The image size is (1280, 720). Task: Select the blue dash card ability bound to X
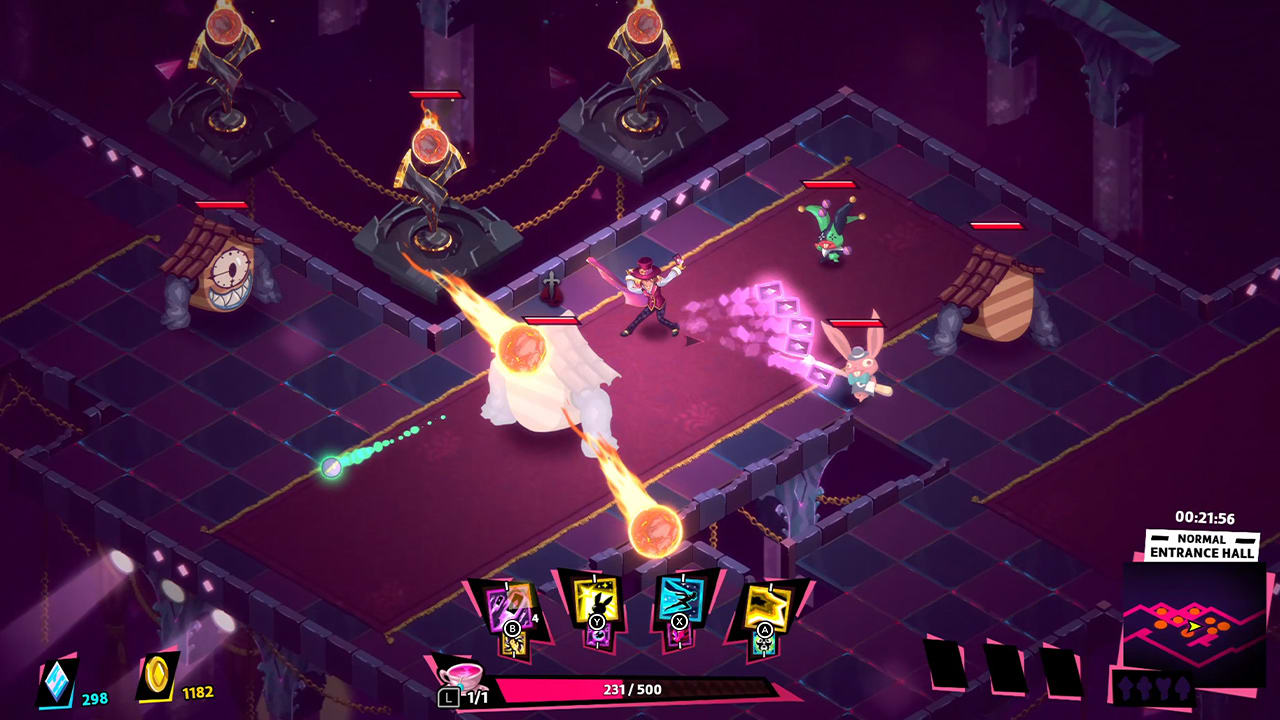point(680,600)
